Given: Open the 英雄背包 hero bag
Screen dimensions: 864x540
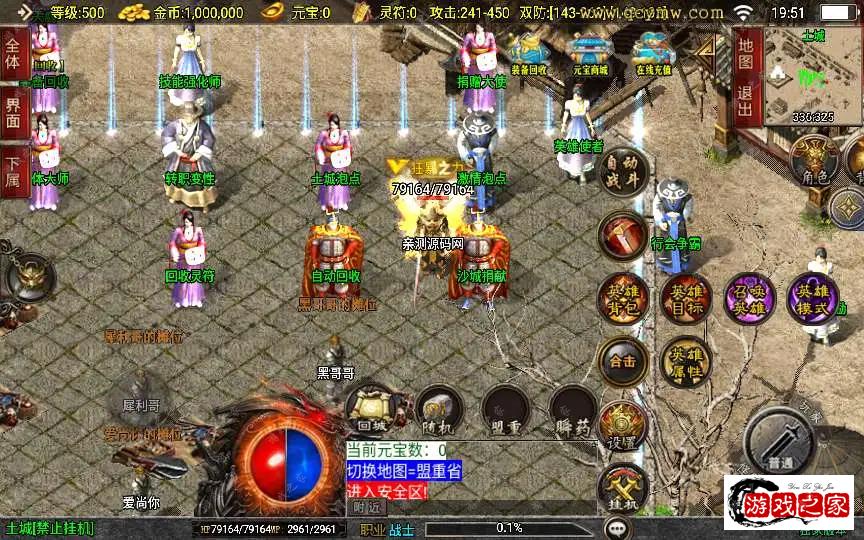Looking at the screenshot, I should pos(622,299).
